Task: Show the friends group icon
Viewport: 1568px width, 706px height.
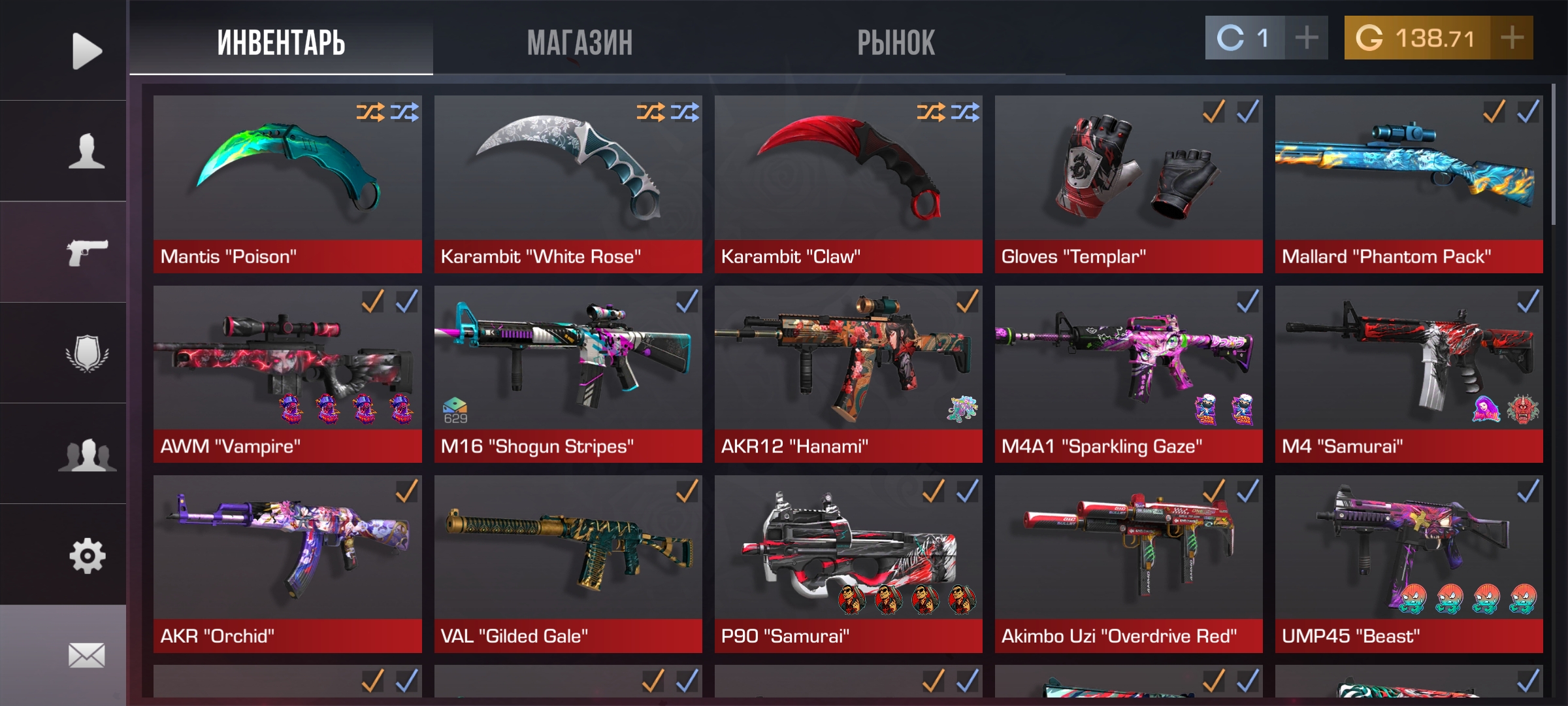Action: pos(86,454)
